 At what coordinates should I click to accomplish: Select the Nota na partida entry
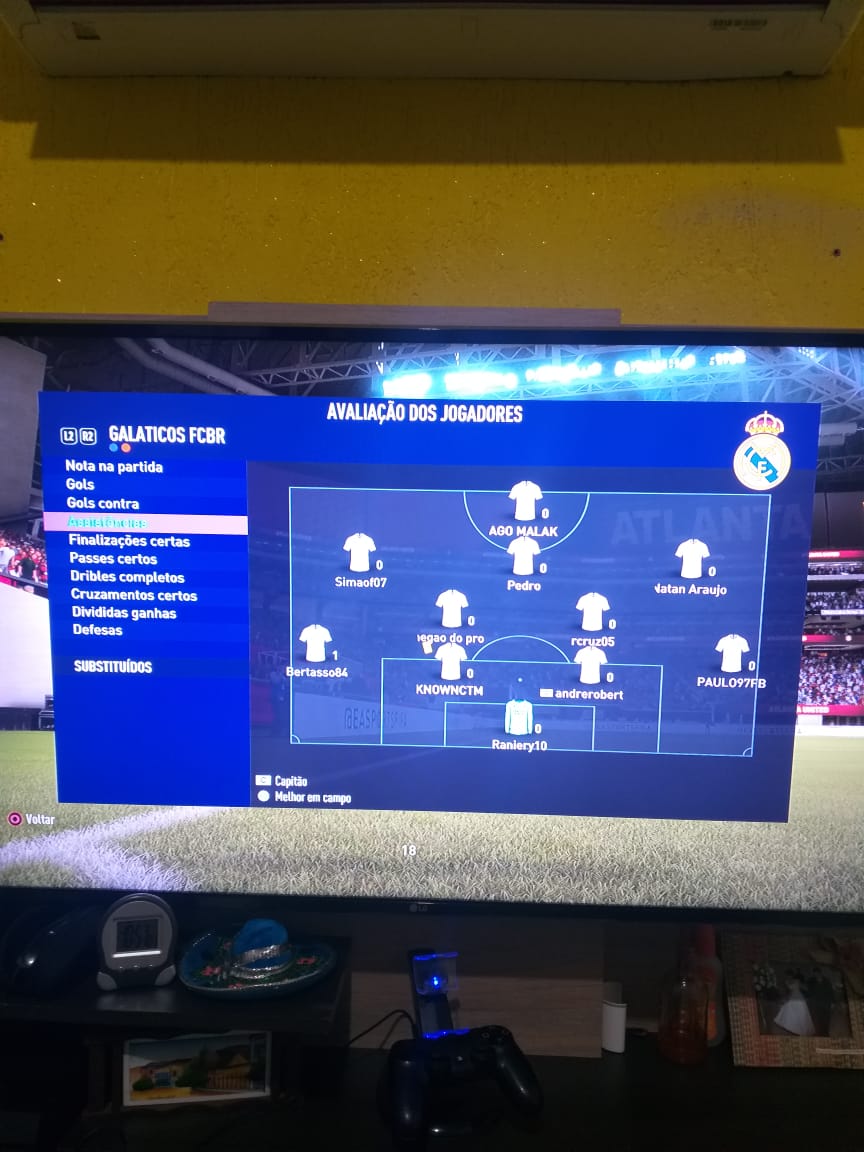113,466
